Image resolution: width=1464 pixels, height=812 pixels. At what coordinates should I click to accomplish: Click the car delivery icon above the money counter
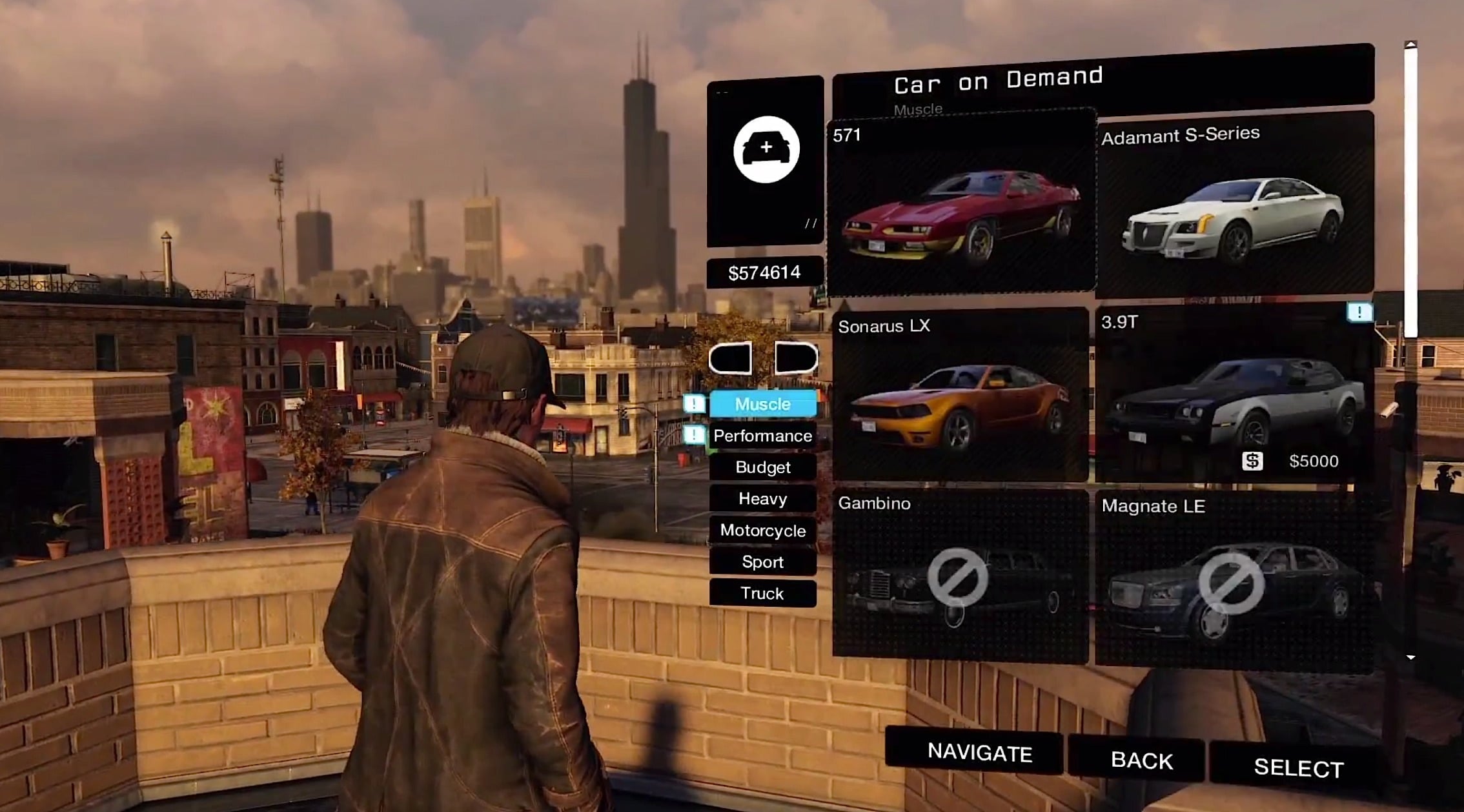[x=766, y=148]
